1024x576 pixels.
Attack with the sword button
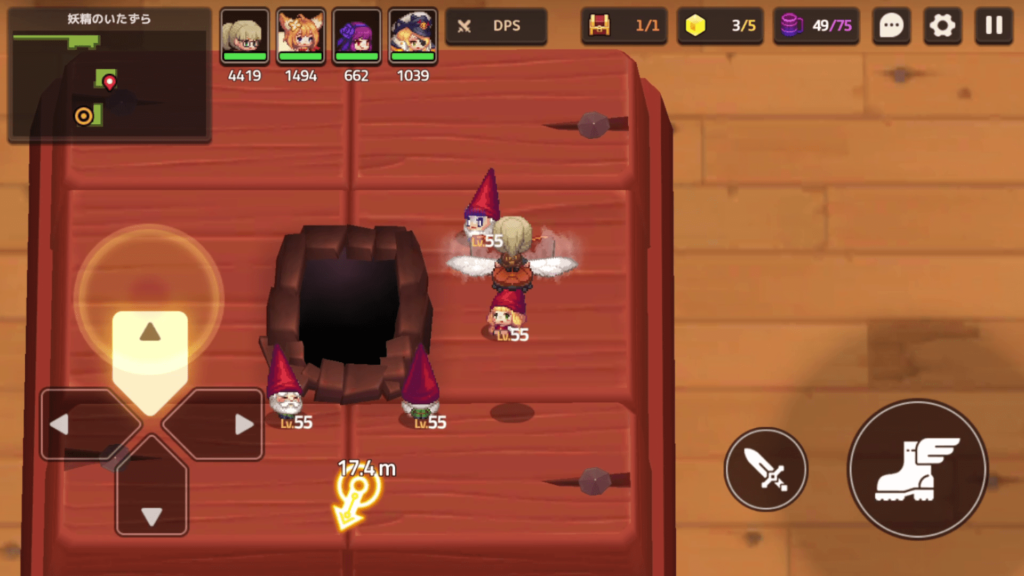click(x=766, y=469)
